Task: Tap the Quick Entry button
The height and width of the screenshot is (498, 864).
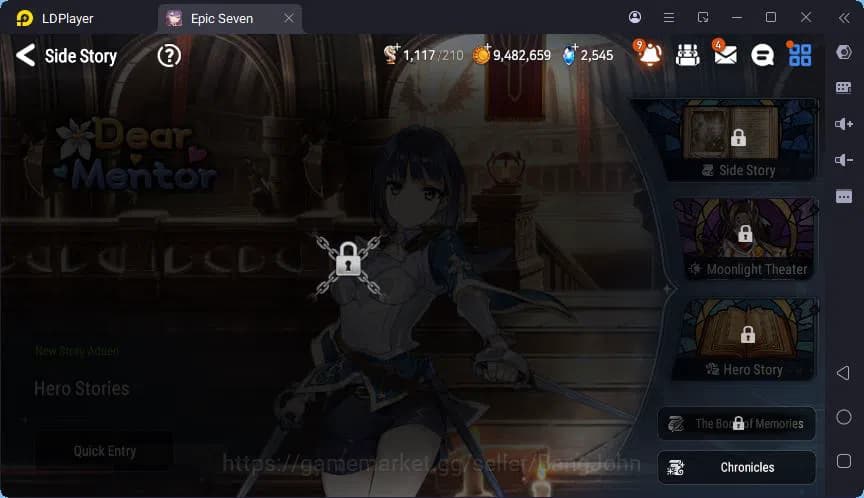Action: 104,451
